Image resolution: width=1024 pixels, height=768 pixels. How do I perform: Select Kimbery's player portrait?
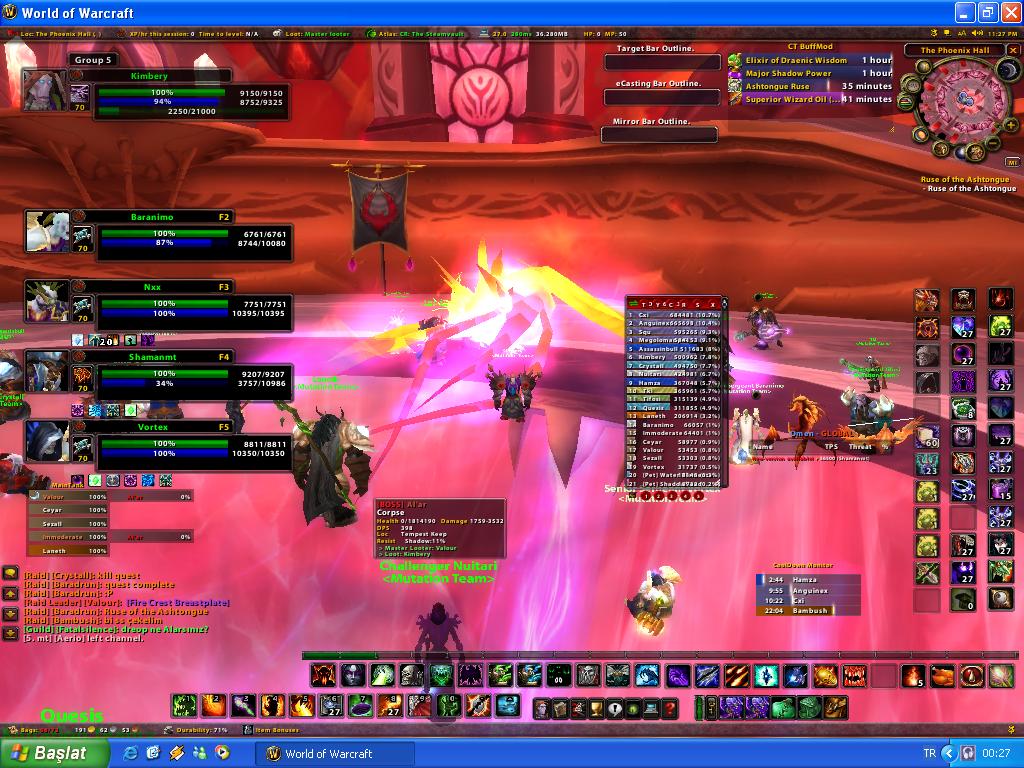46,90
